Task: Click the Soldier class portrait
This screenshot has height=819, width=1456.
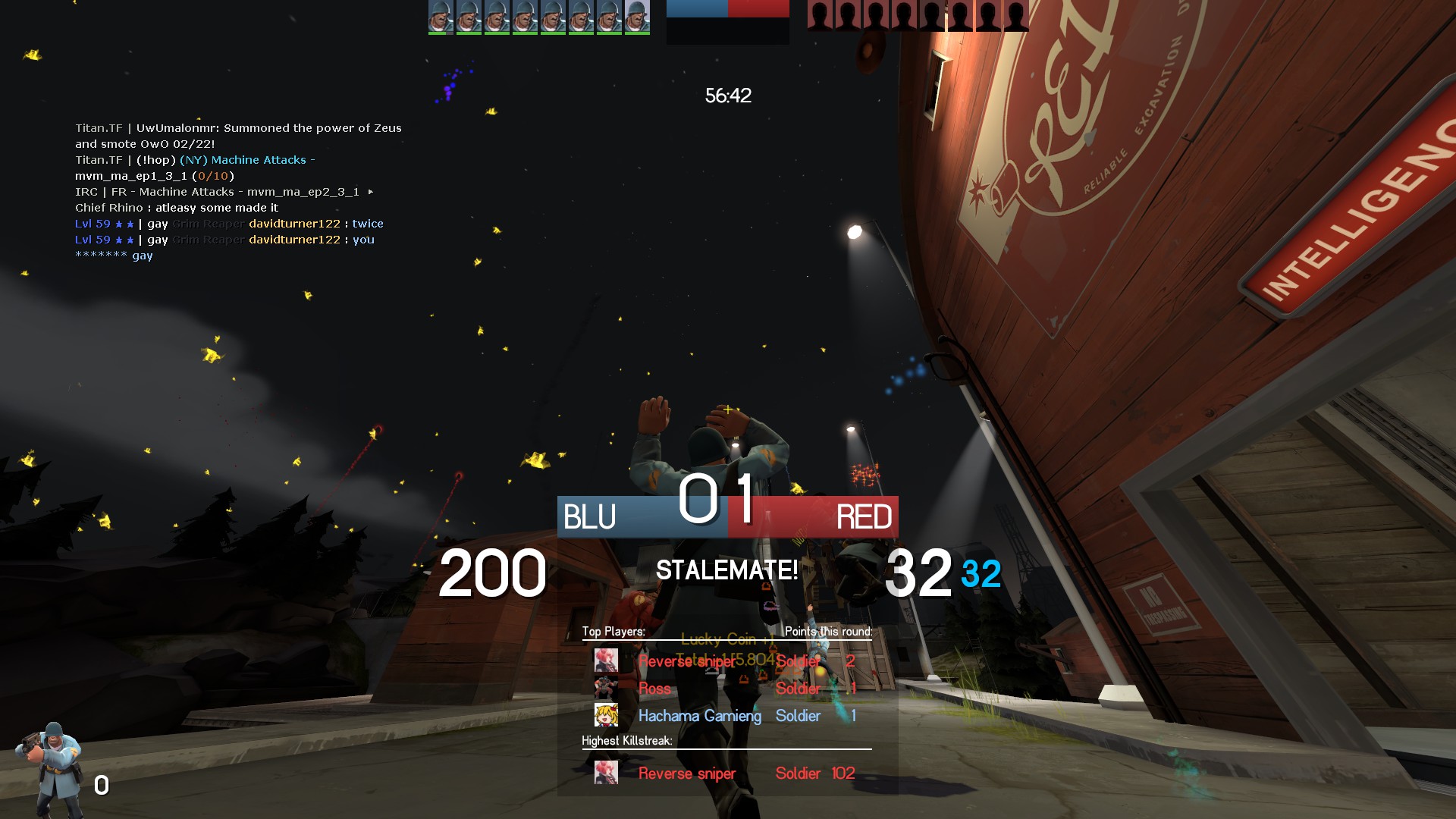Action: coord(51,767)
